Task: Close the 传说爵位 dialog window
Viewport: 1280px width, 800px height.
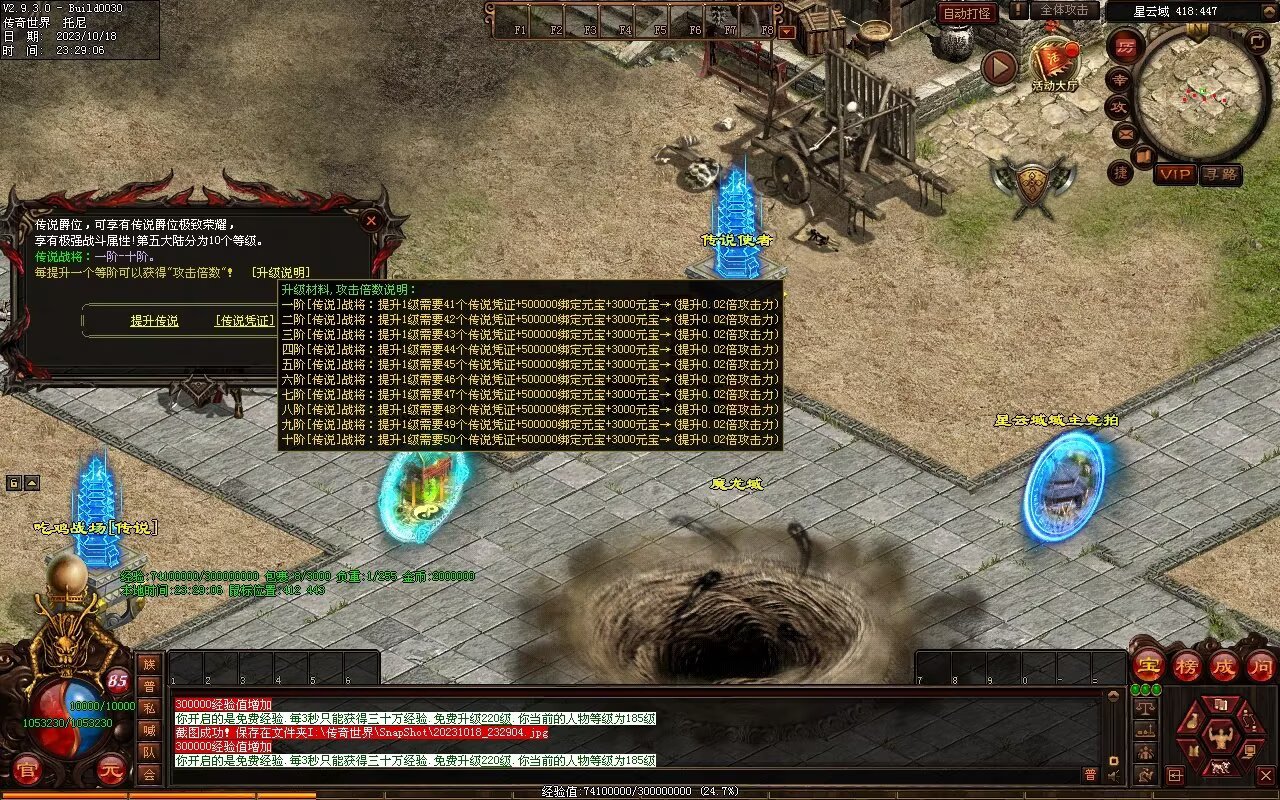Action: point(371,220)
